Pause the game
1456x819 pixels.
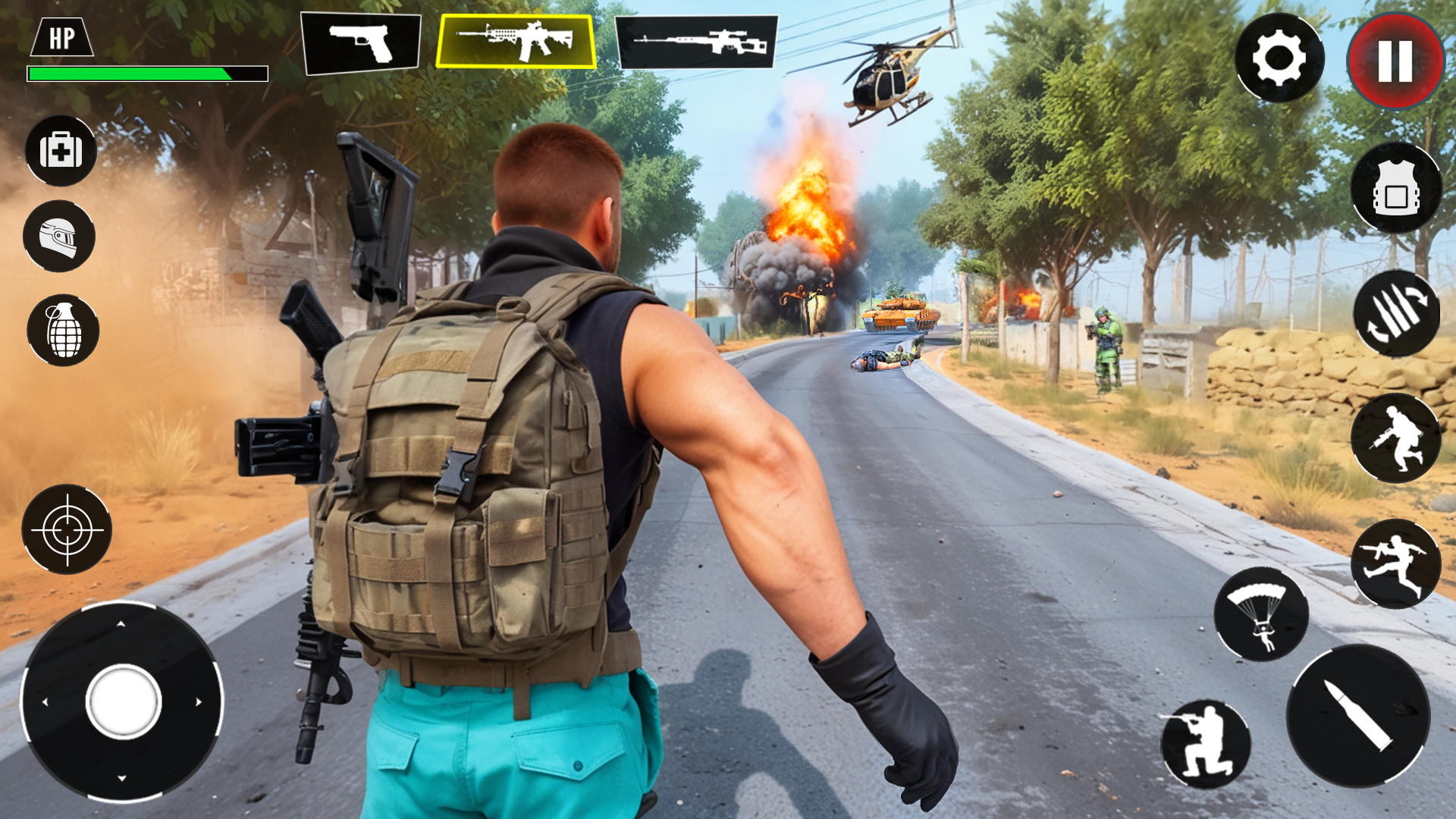click(x=1393, y=61)
